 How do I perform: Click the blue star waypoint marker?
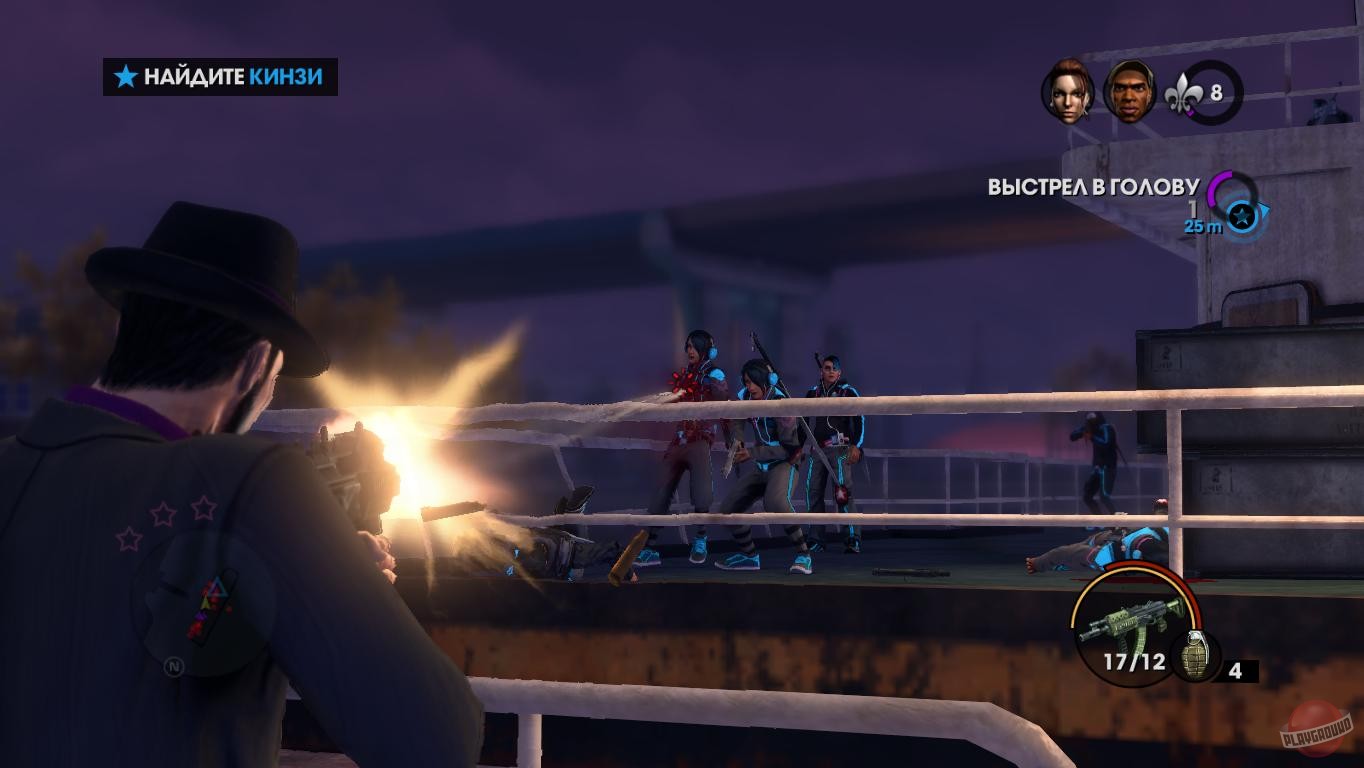pyautogui.click(x=1240, y=214)
